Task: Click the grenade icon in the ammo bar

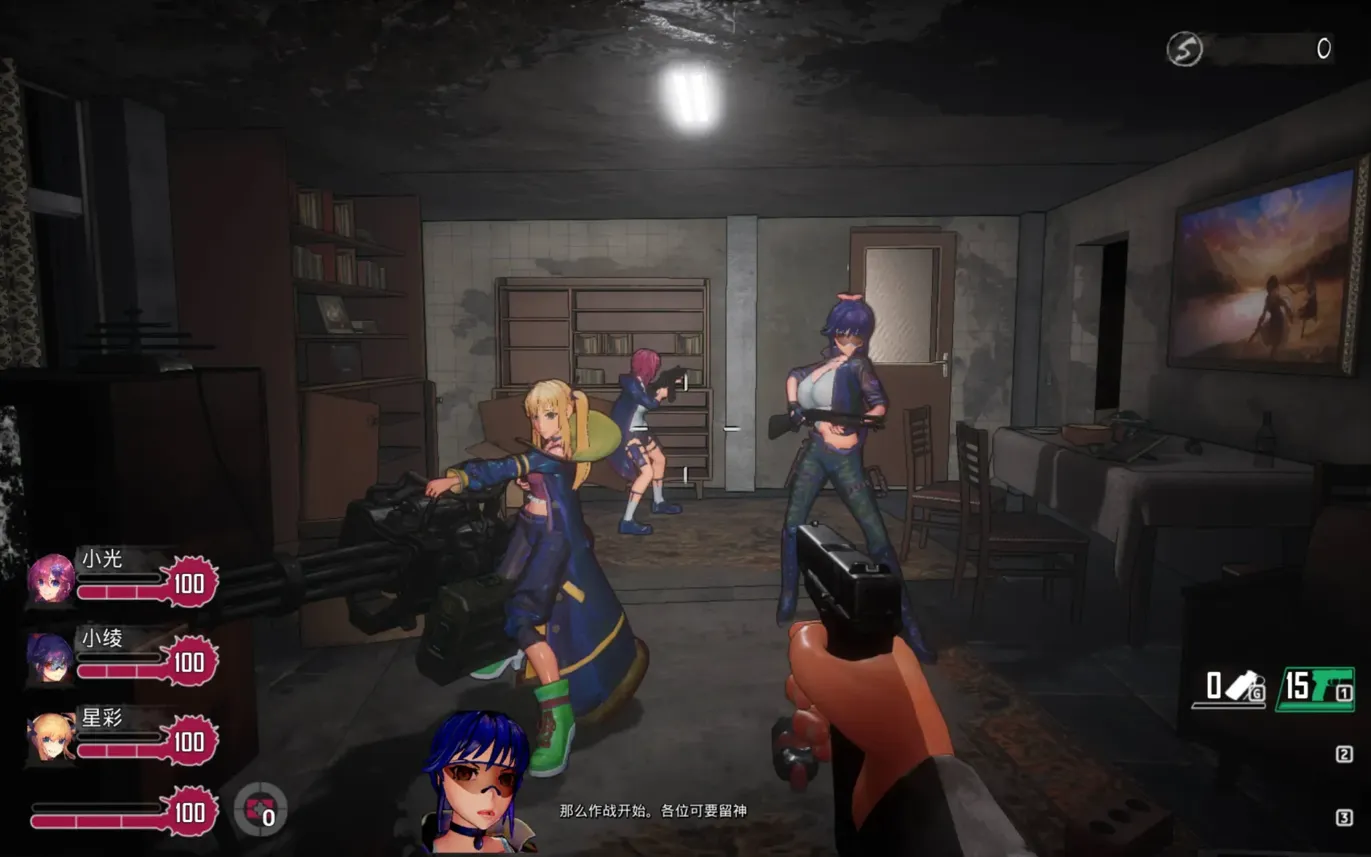Action: pos(1240,683)
